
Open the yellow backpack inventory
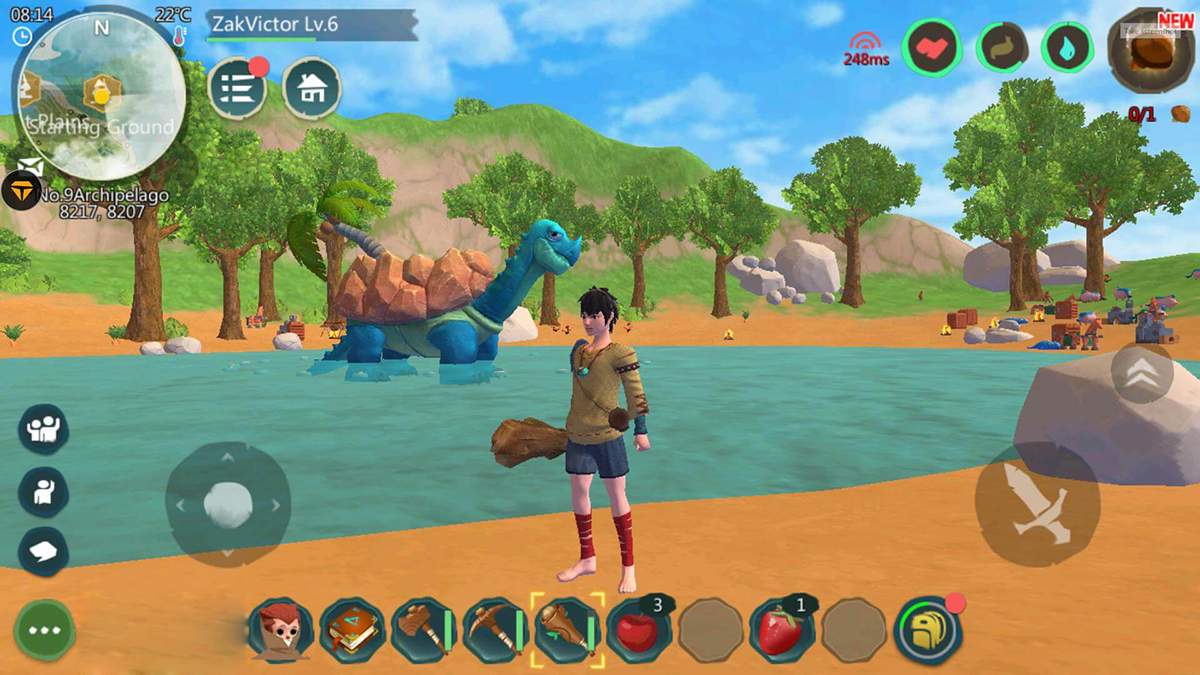click(x=927, y=630)
